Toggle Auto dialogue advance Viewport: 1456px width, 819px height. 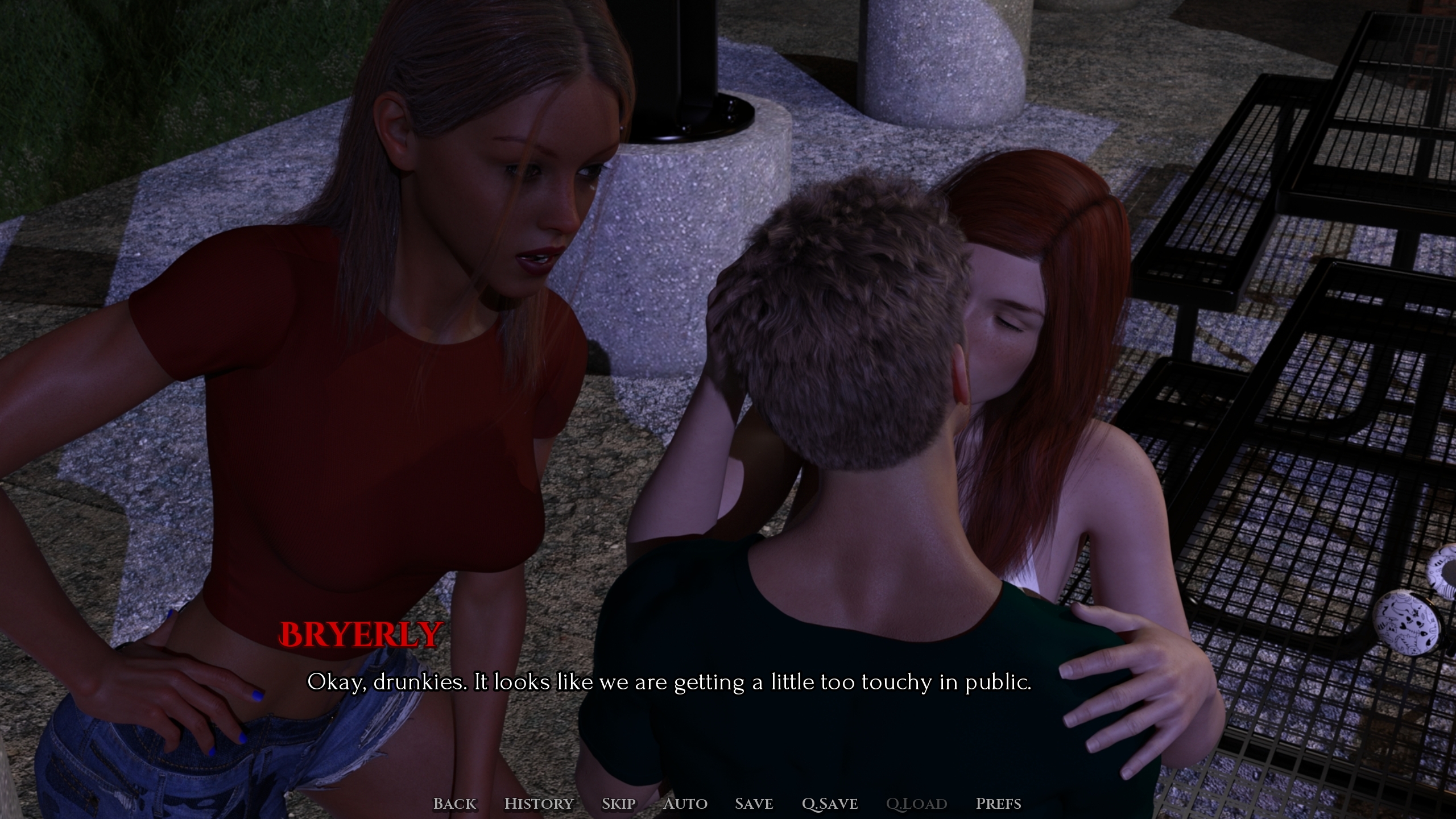tap(685, 804)
